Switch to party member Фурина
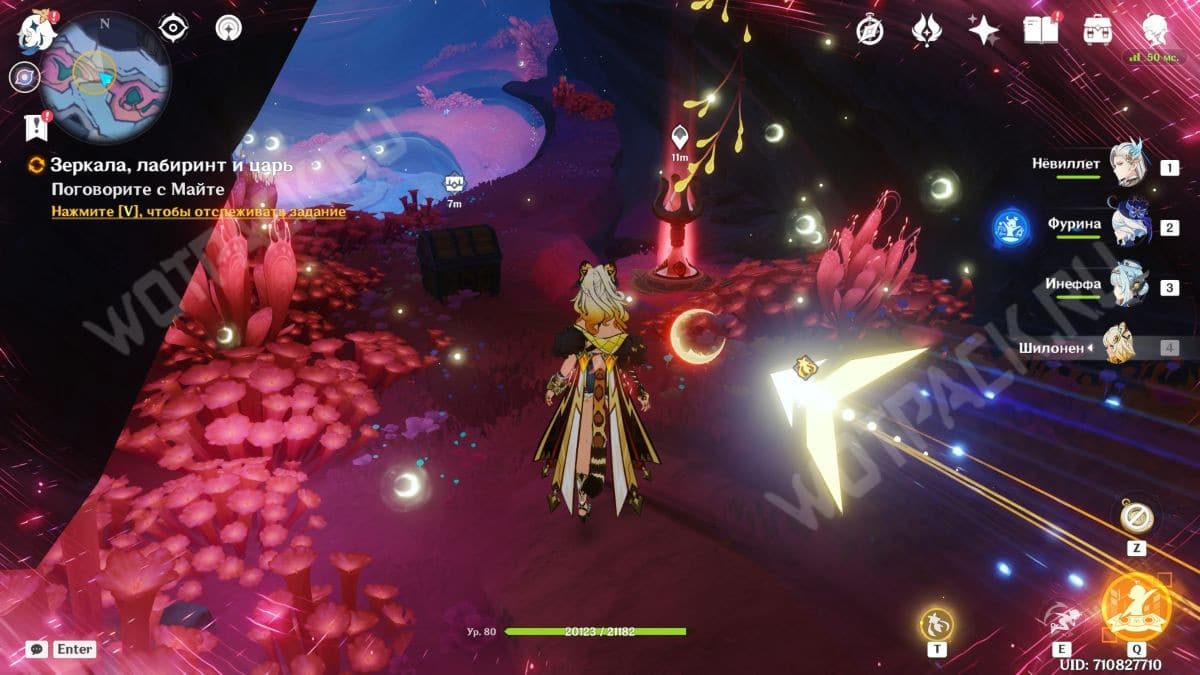 point(1128,225)
